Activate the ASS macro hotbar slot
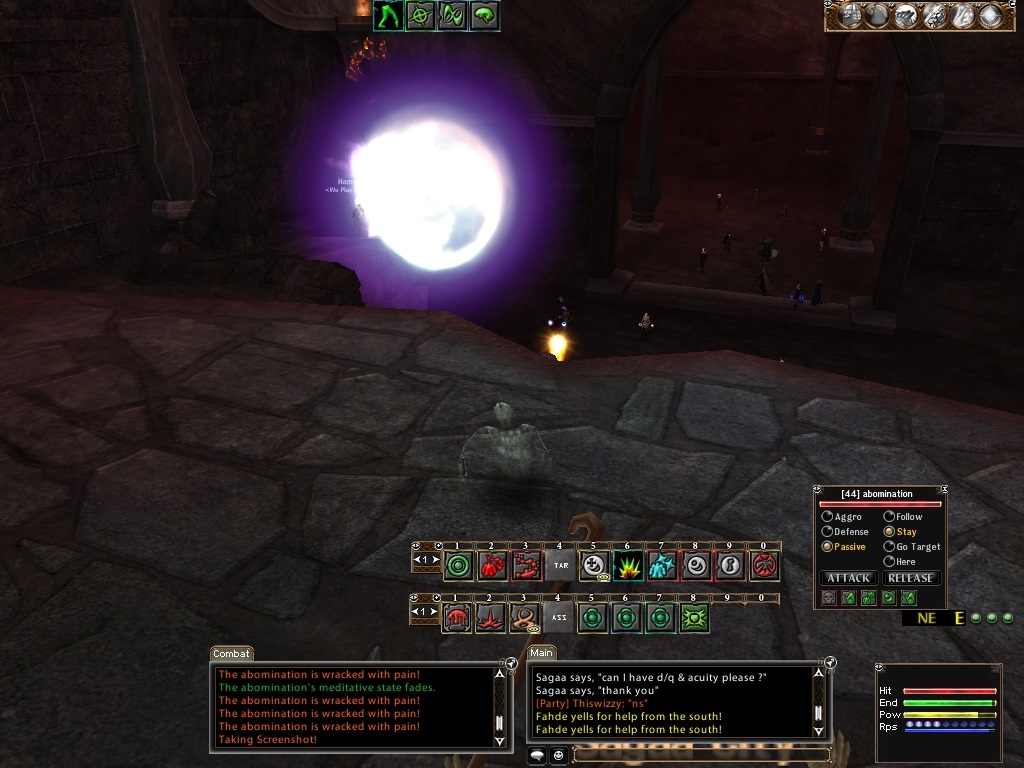Image resolution: width=1024 pixels, height=768 pixels. [x=560, y=618]
